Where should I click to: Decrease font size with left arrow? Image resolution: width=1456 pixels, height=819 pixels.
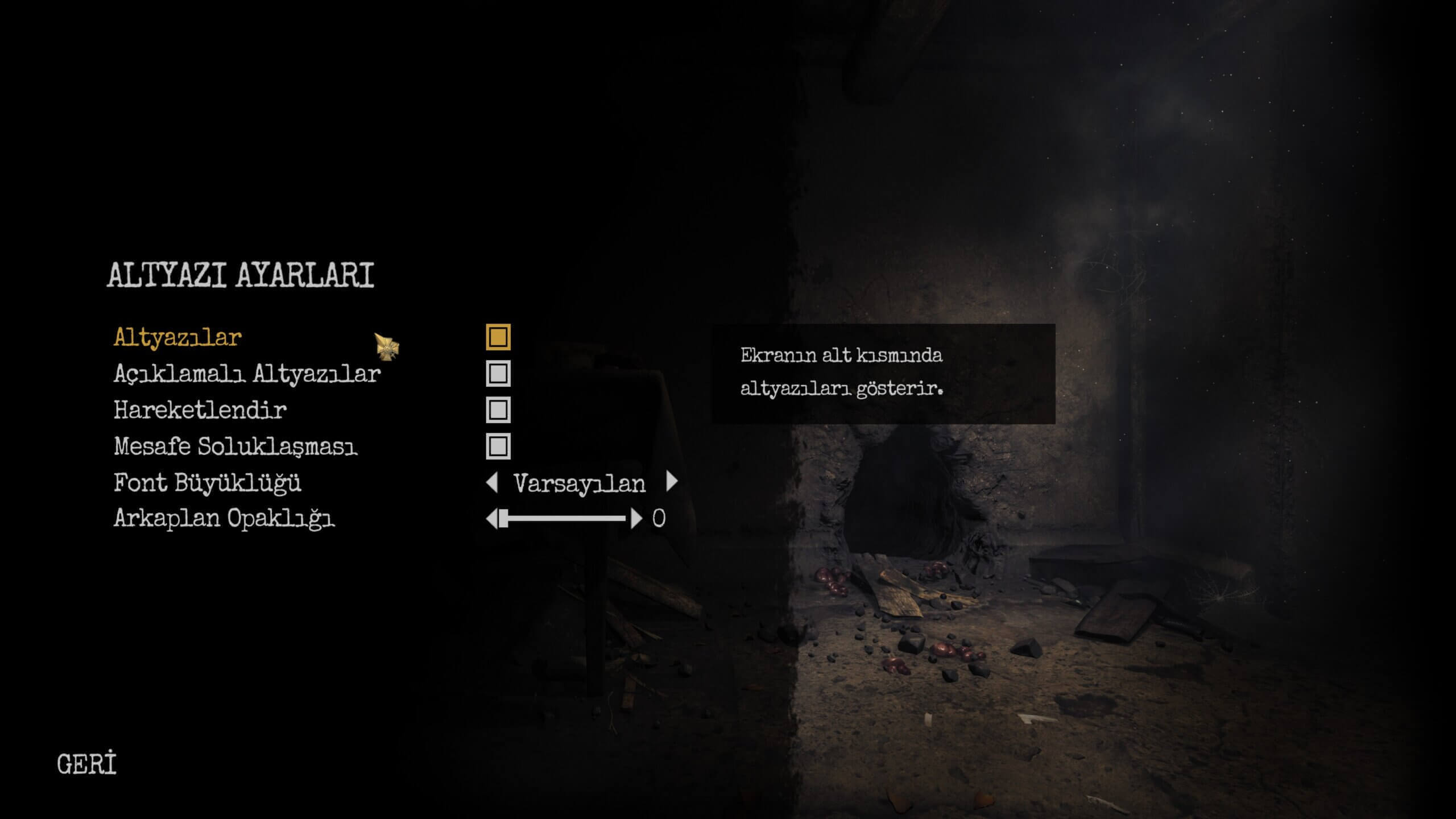492,482
